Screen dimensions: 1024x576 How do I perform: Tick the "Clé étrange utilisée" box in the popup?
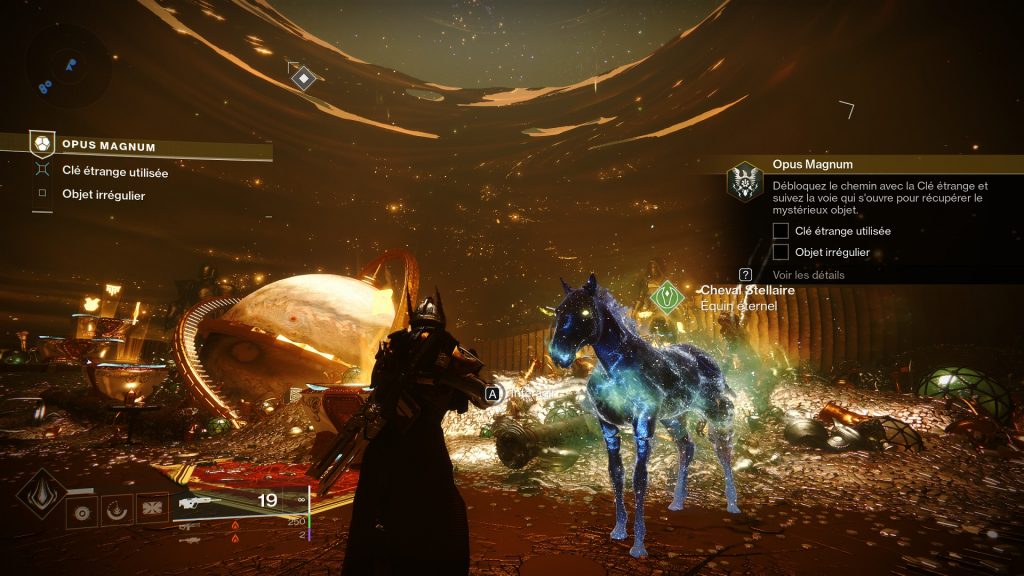click(781, 231)
